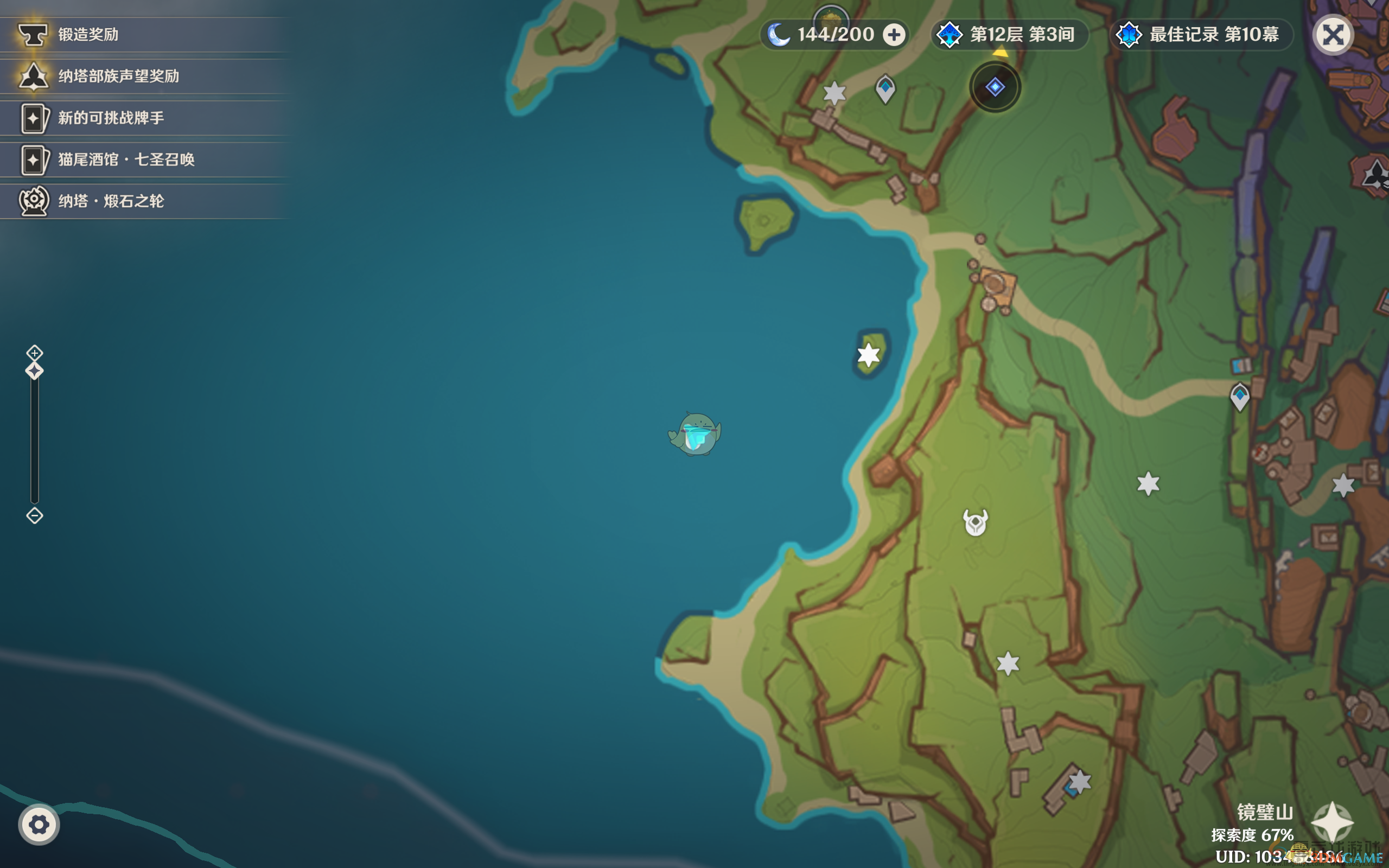Select the bright star marker on the small islet
This screenshot has height=868, width=1389.
869,355
